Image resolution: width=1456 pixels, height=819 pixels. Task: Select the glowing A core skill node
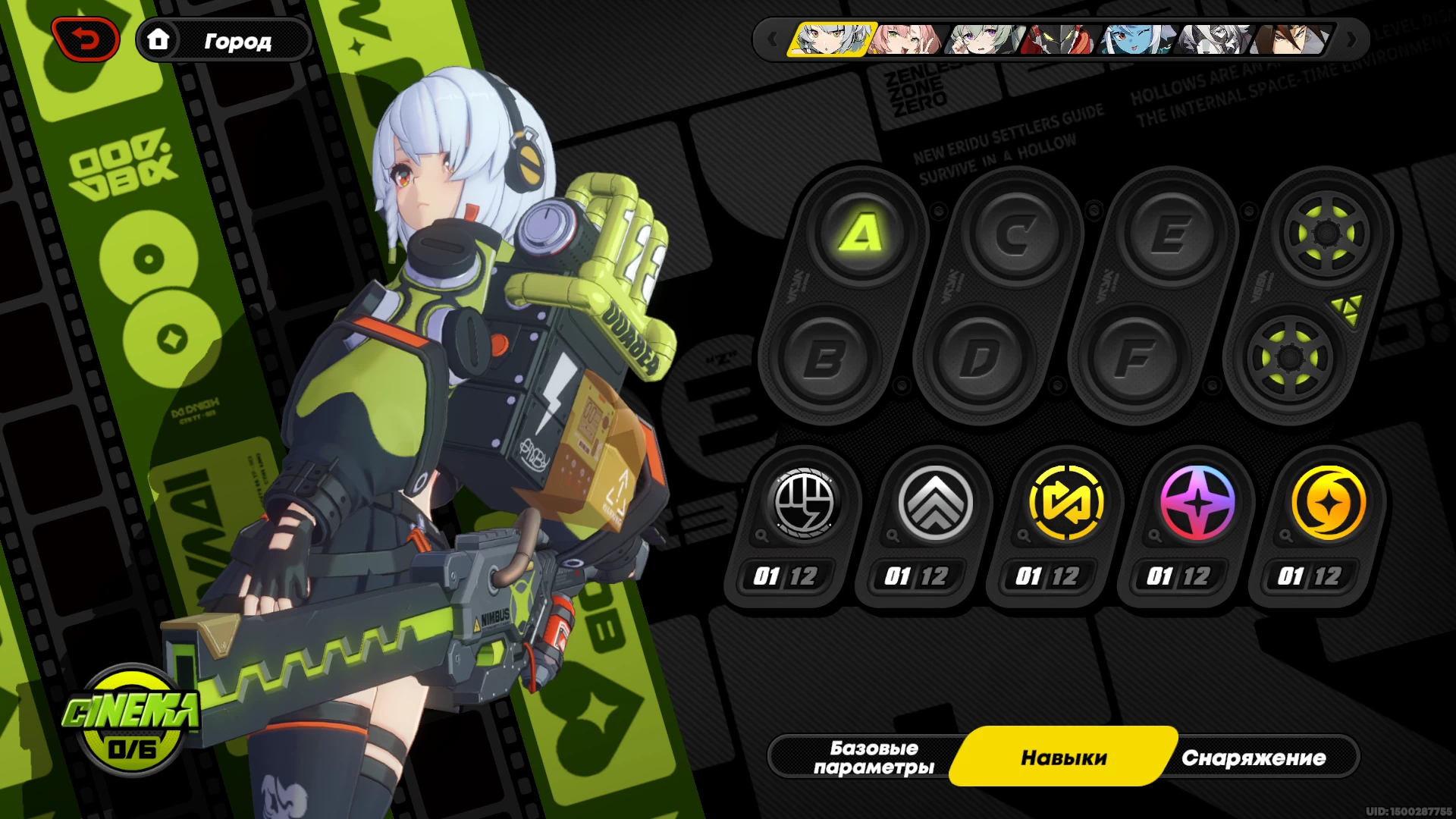click(x=861, y=234)
